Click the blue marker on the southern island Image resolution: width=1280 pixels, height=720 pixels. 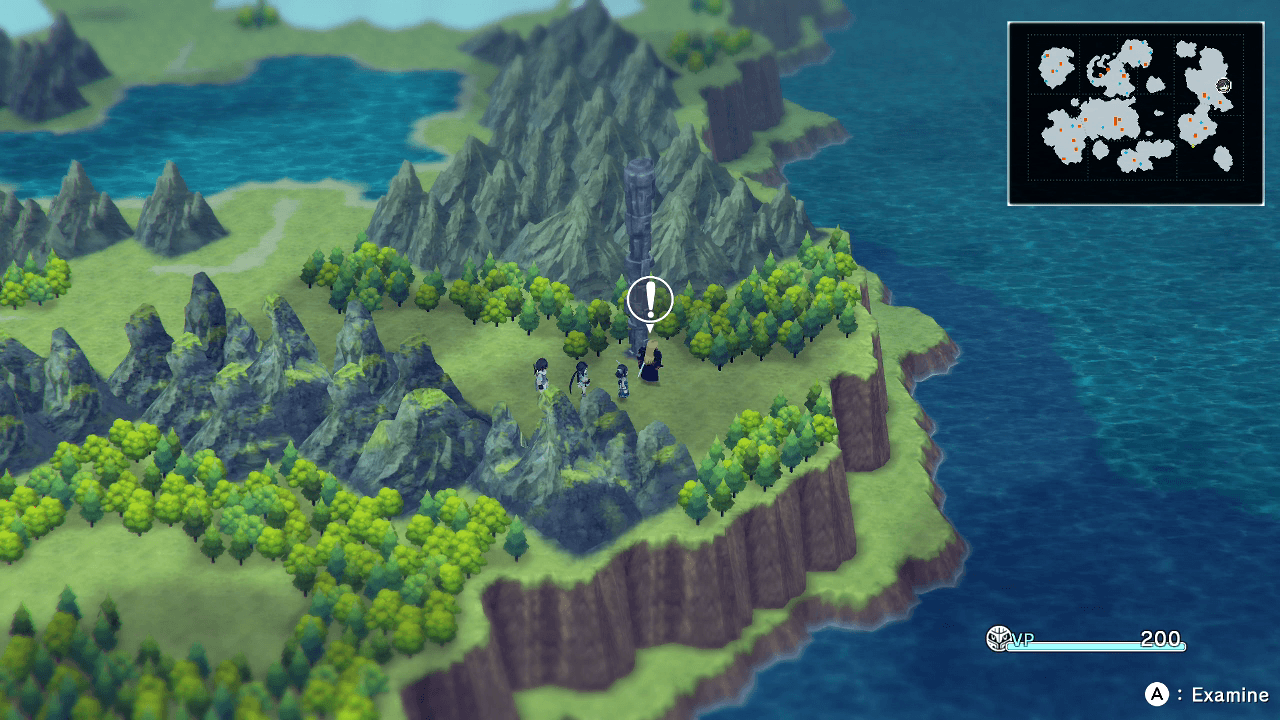(x=1127, y=153)
